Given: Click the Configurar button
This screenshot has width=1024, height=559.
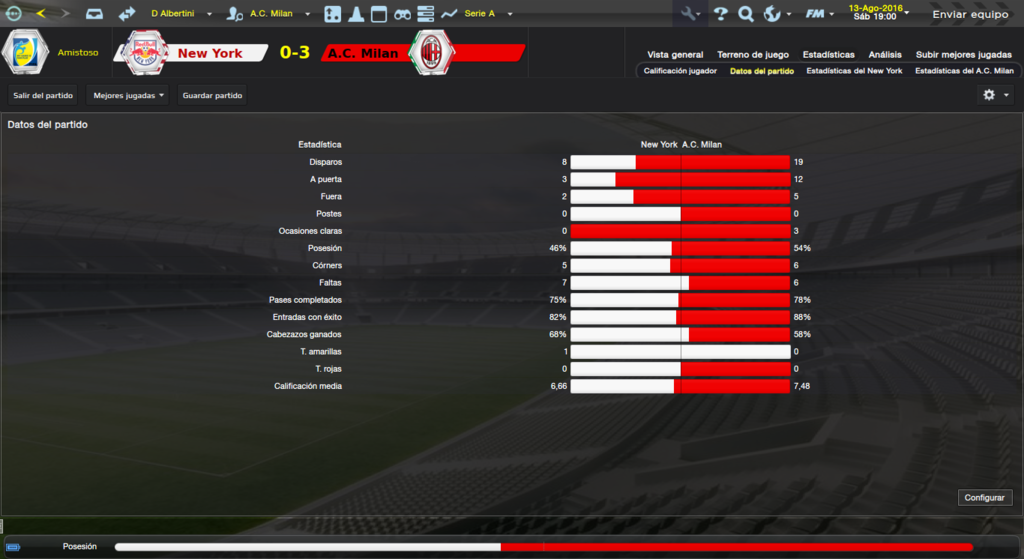Looking at the screenshot, I should (x=986, y=497).
